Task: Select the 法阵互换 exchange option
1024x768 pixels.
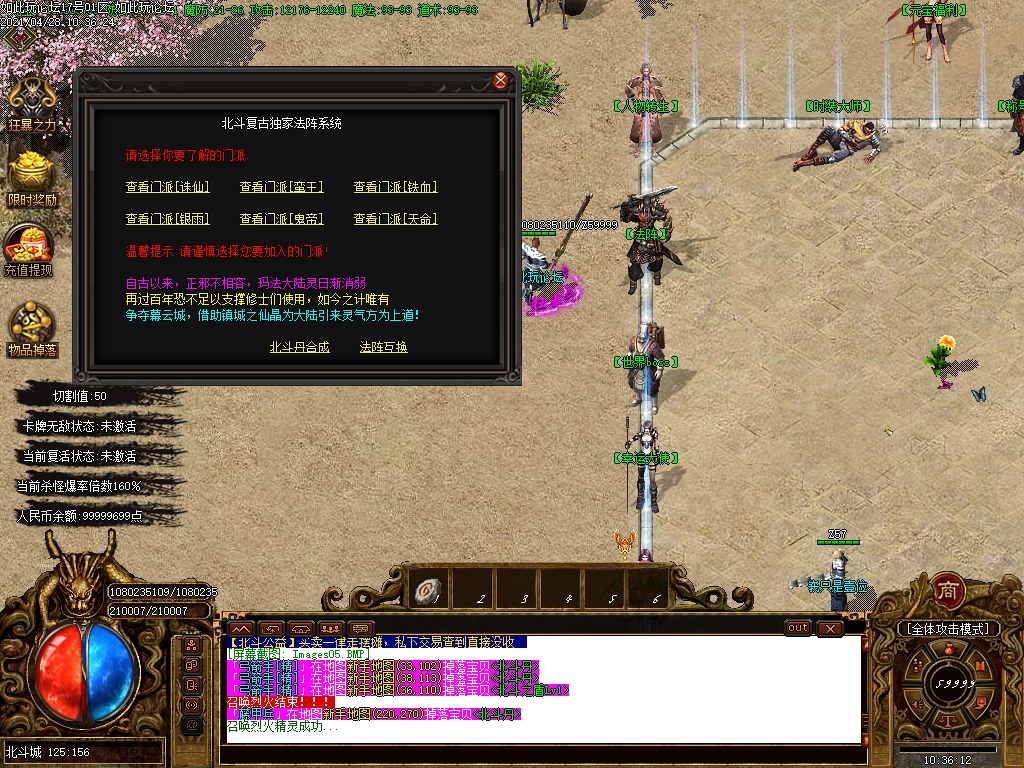Action: (384, 348)
